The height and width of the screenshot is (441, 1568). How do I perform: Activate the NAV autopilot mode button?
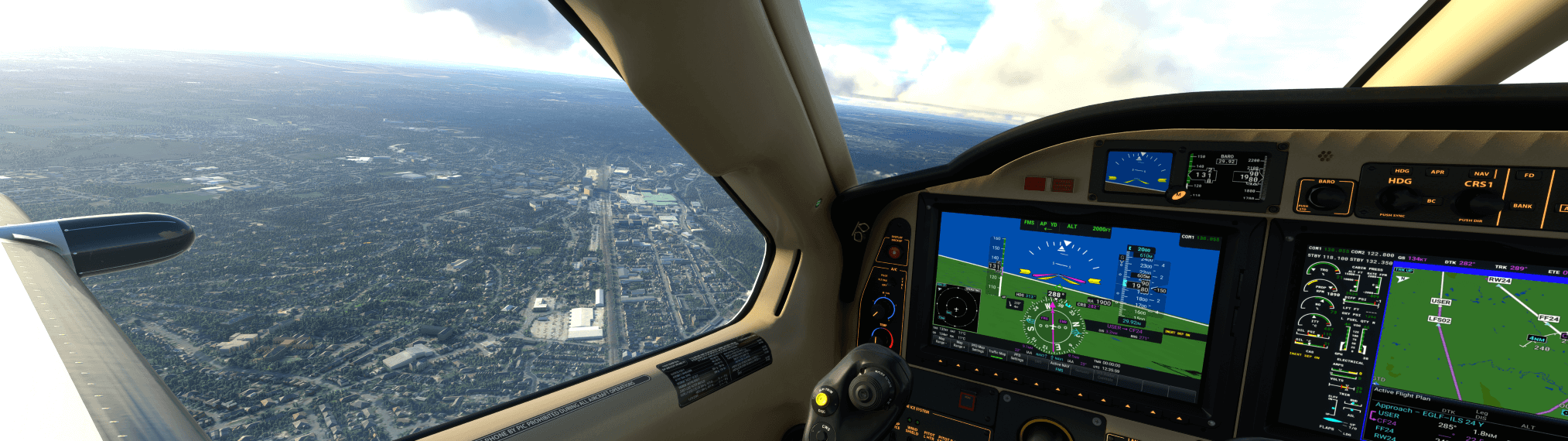point(1481,174)
